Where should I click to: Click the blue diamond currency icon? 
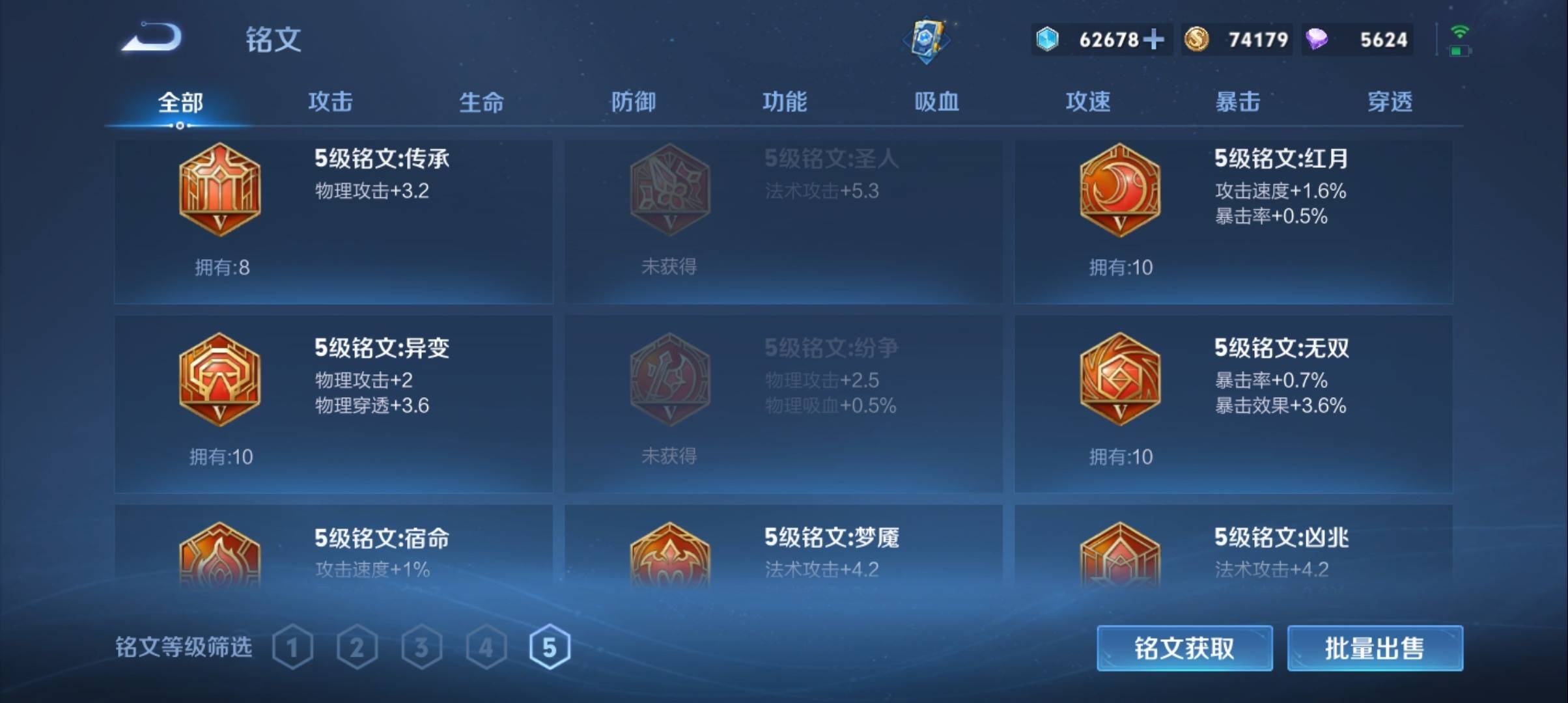click(x=1047, y=39)
